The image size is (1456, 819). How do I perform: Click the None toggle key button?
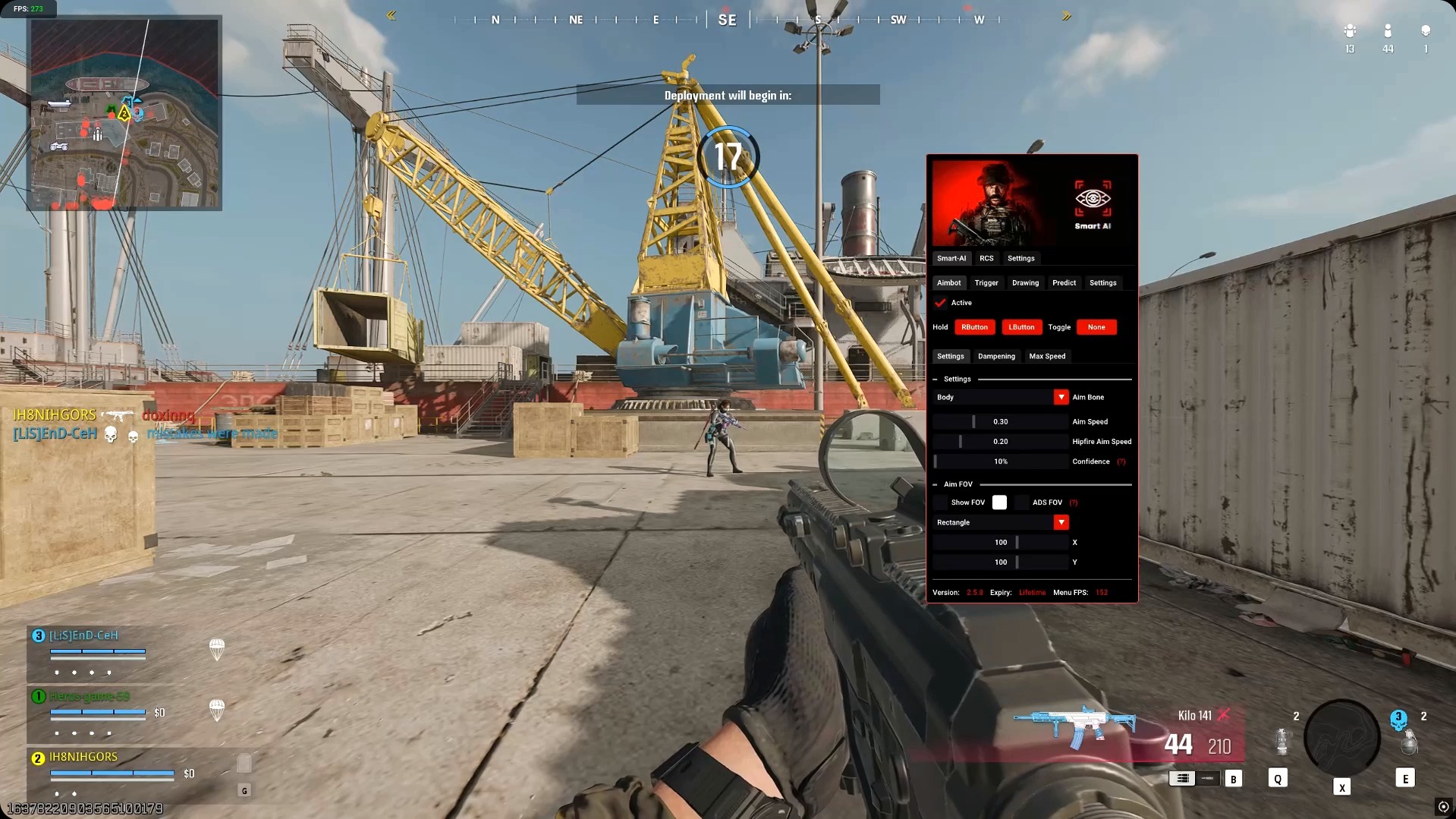pyautogui.click(x=1096, y=327)
